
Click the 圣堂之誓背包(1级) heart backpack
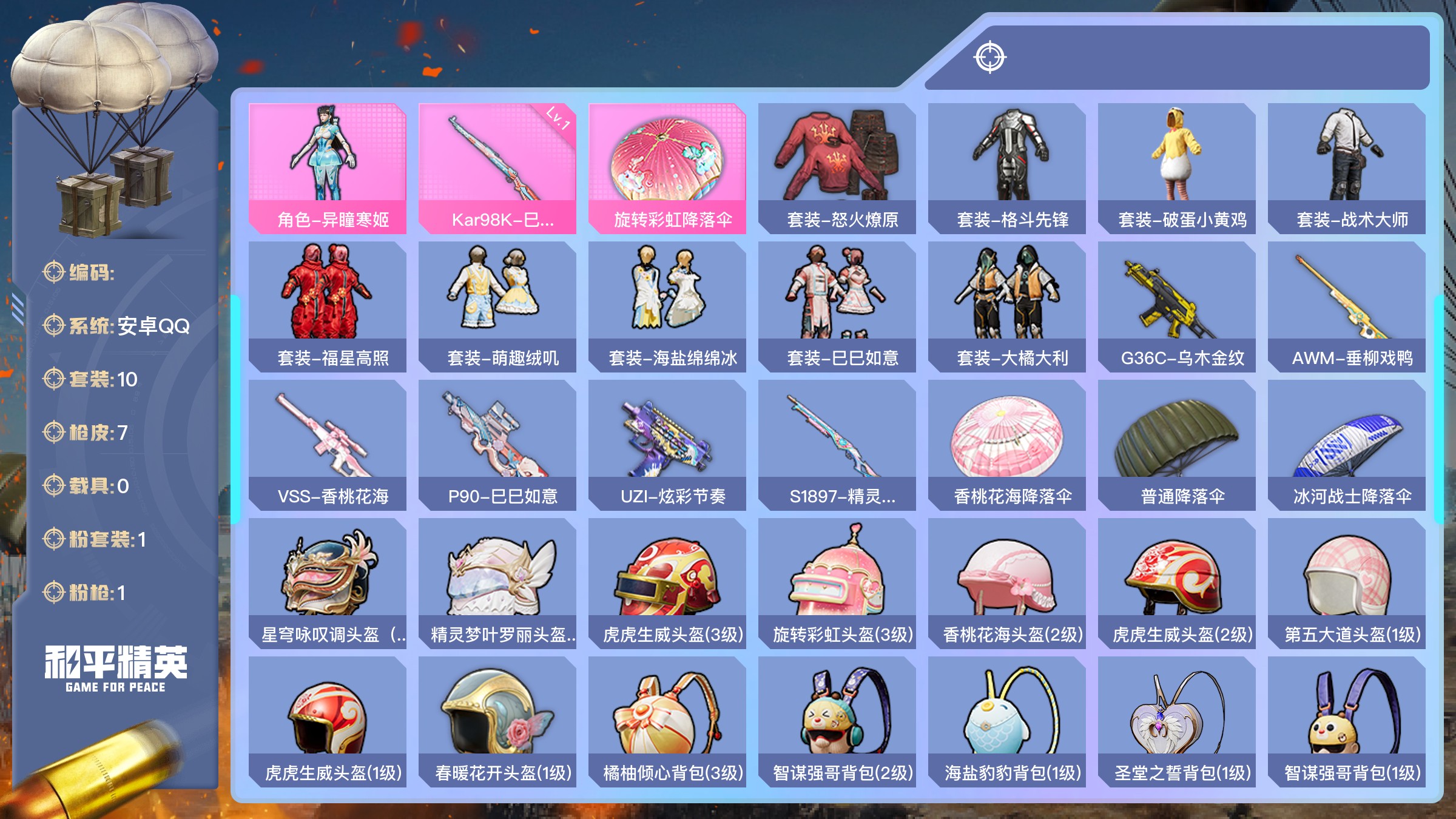(x=1176, y=721)
